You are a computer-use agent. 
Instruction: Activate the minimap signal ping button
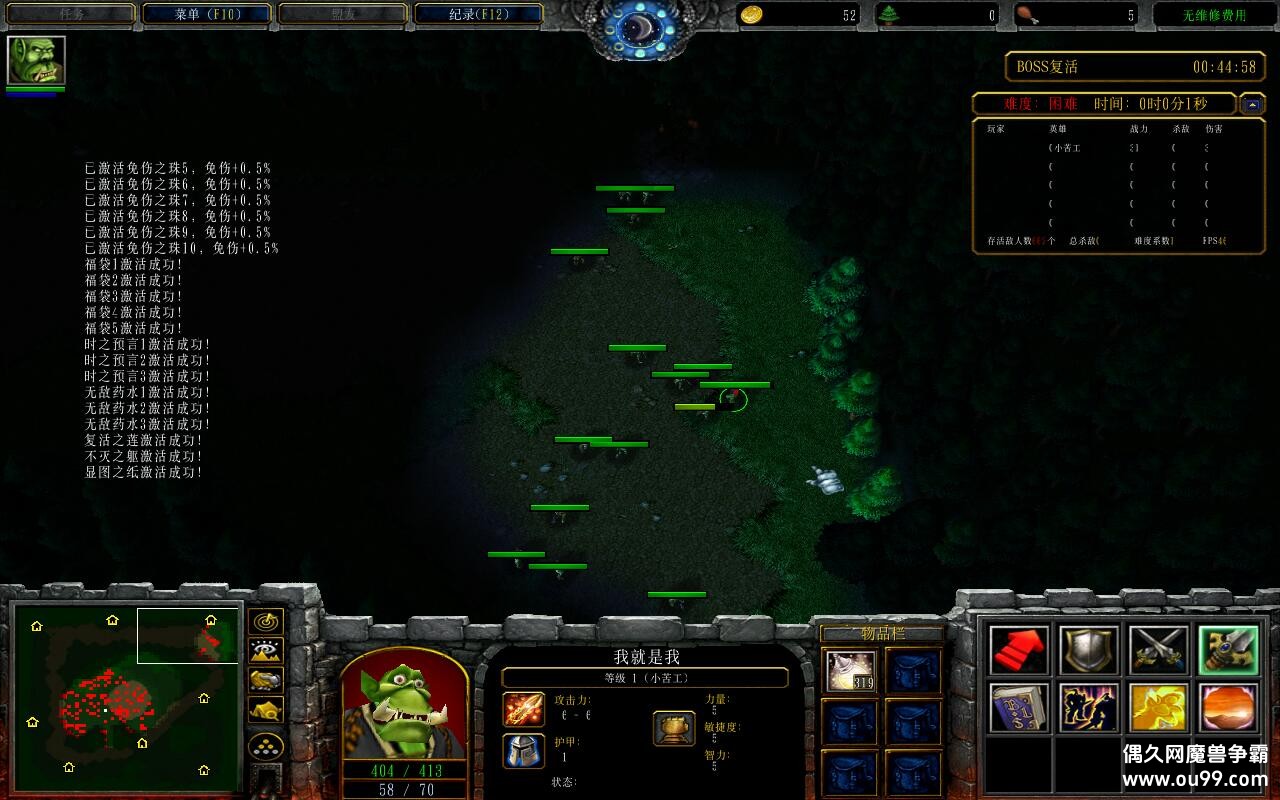pyautogui.click(x=266, y=622)
